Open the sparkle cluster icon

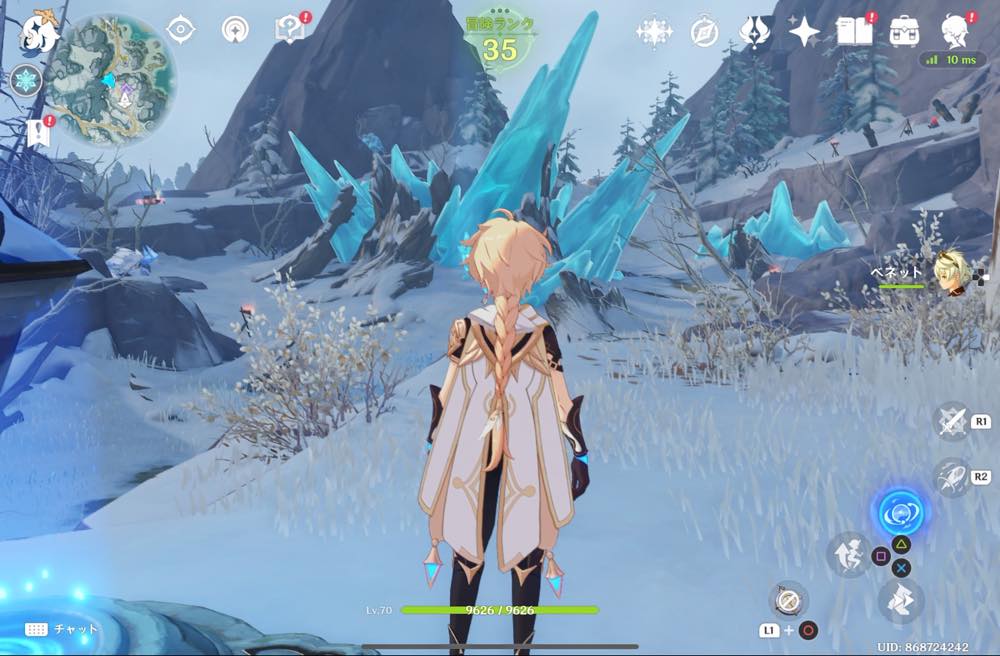(654, 32)
